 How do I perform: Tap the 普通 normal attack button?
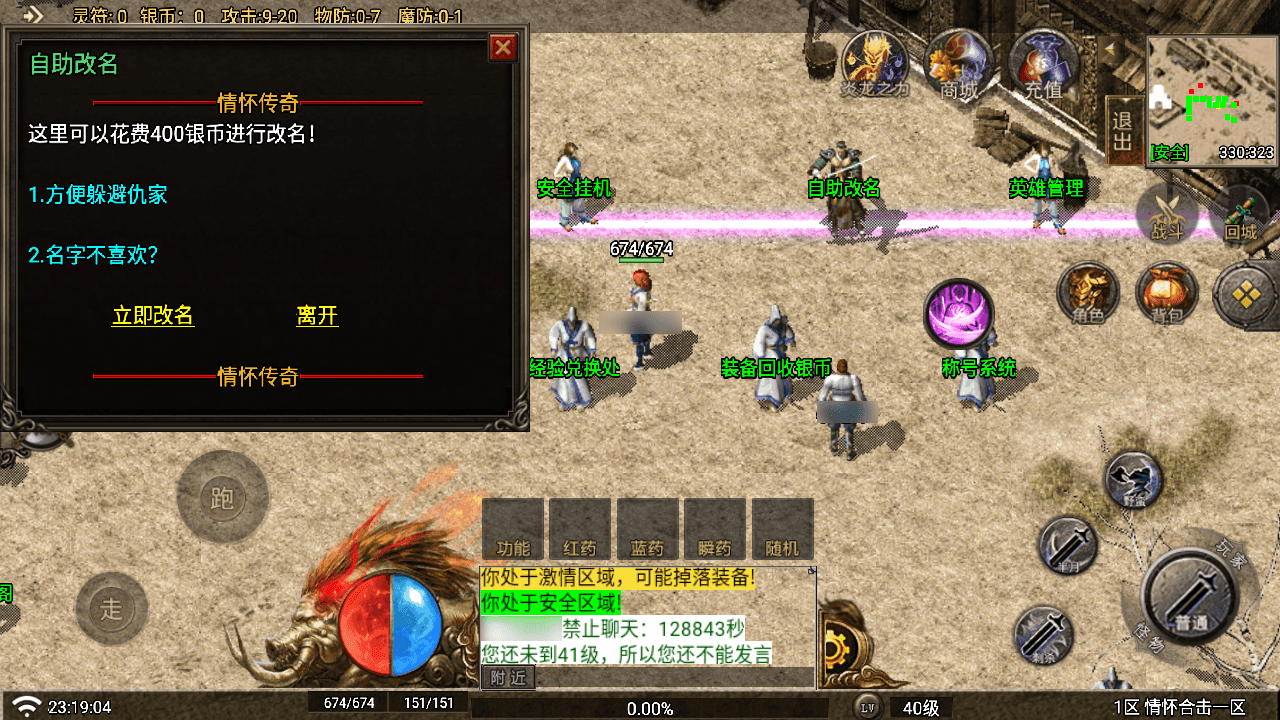[1190, 597]
